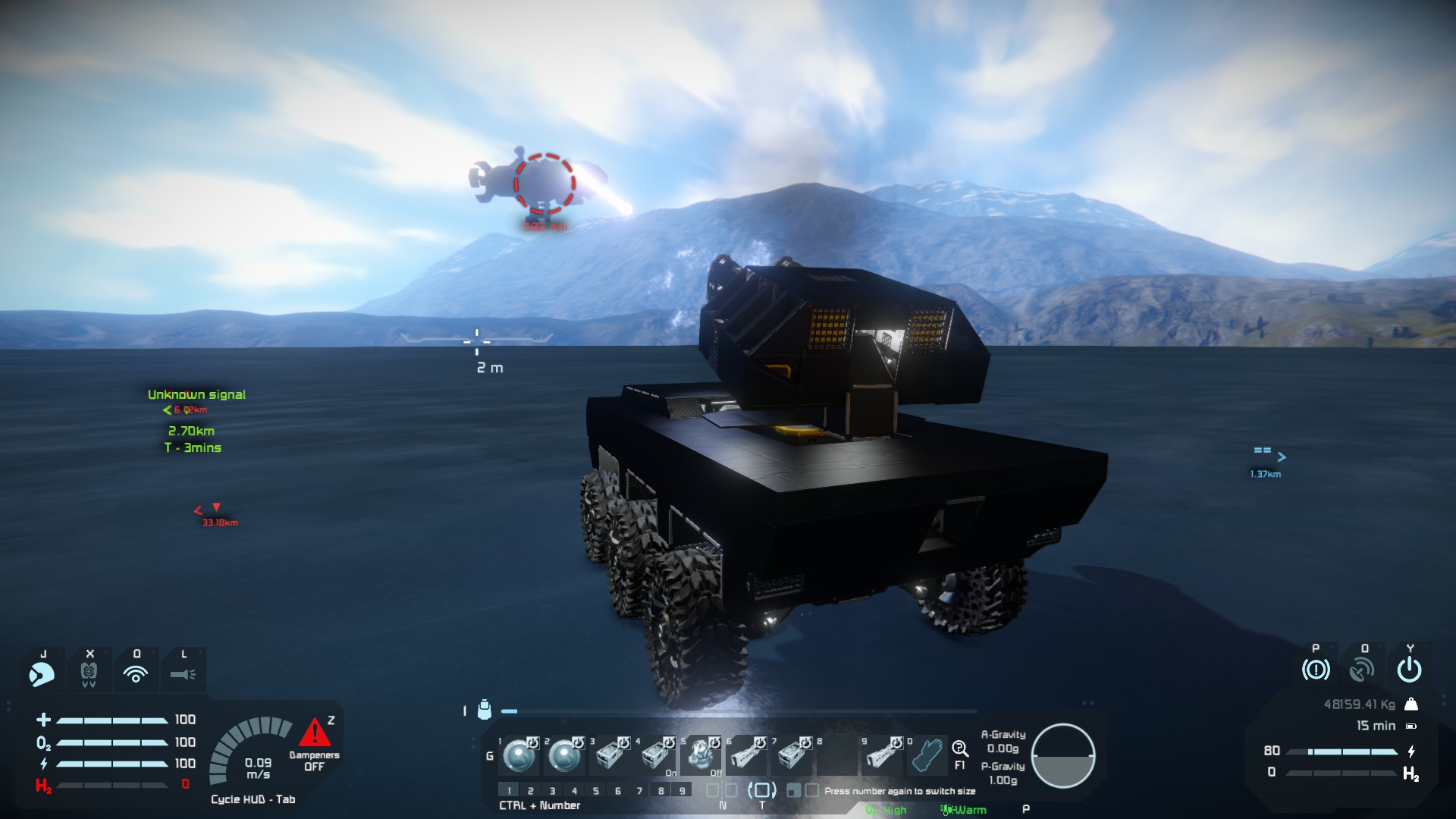Screen dimensions: 1456x819
Task: Select toolbar slot 3 item
Action: point(611,755)
